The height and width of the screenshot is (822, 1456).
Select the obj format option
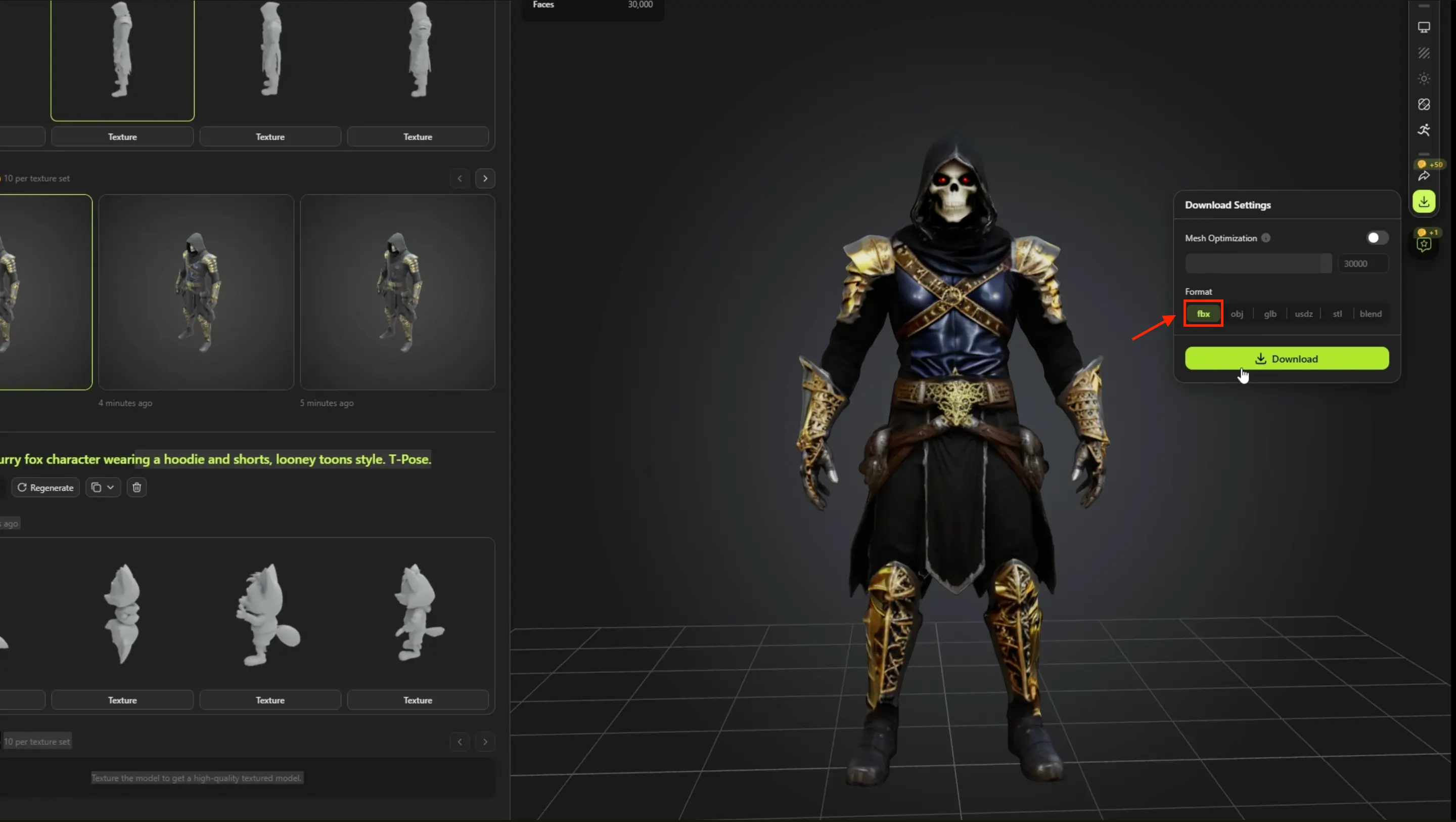[1238, 314]
